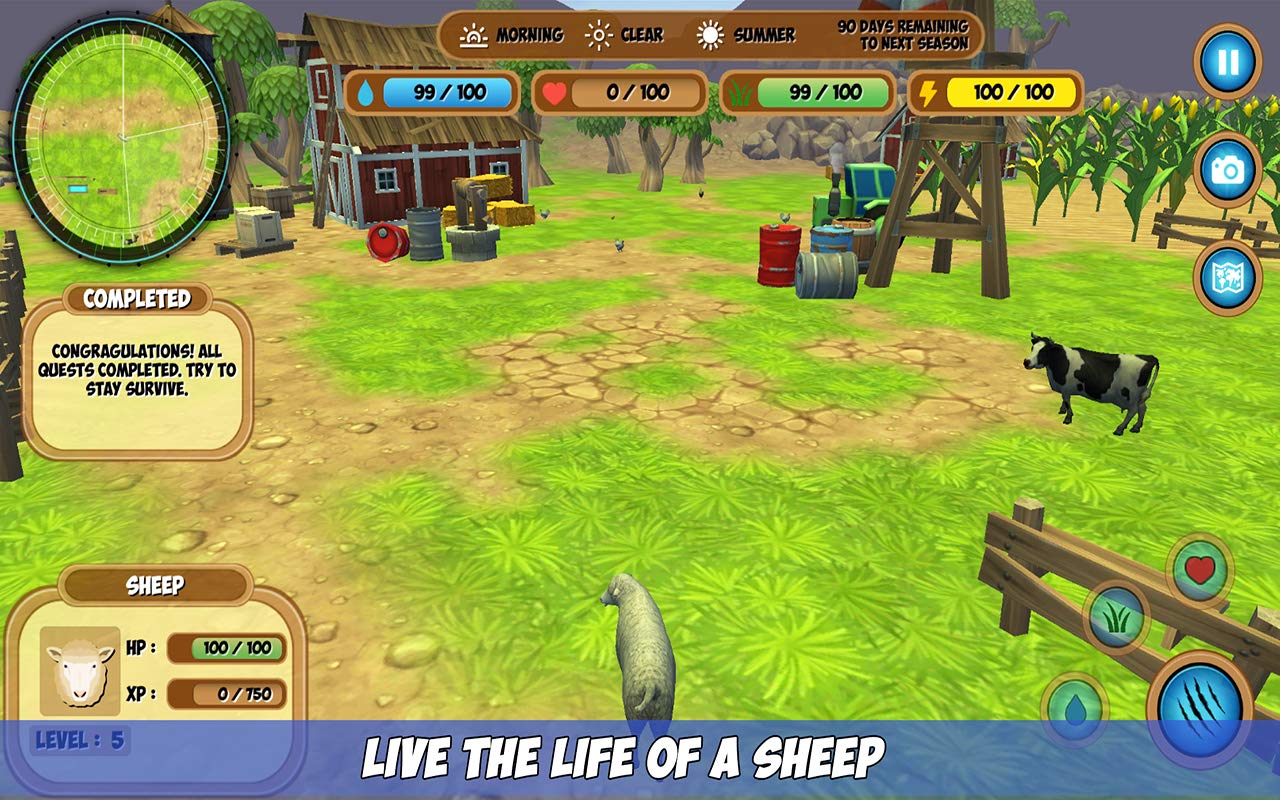
Task: Click the COMPLETED quest banner
Action: [137, 298]
